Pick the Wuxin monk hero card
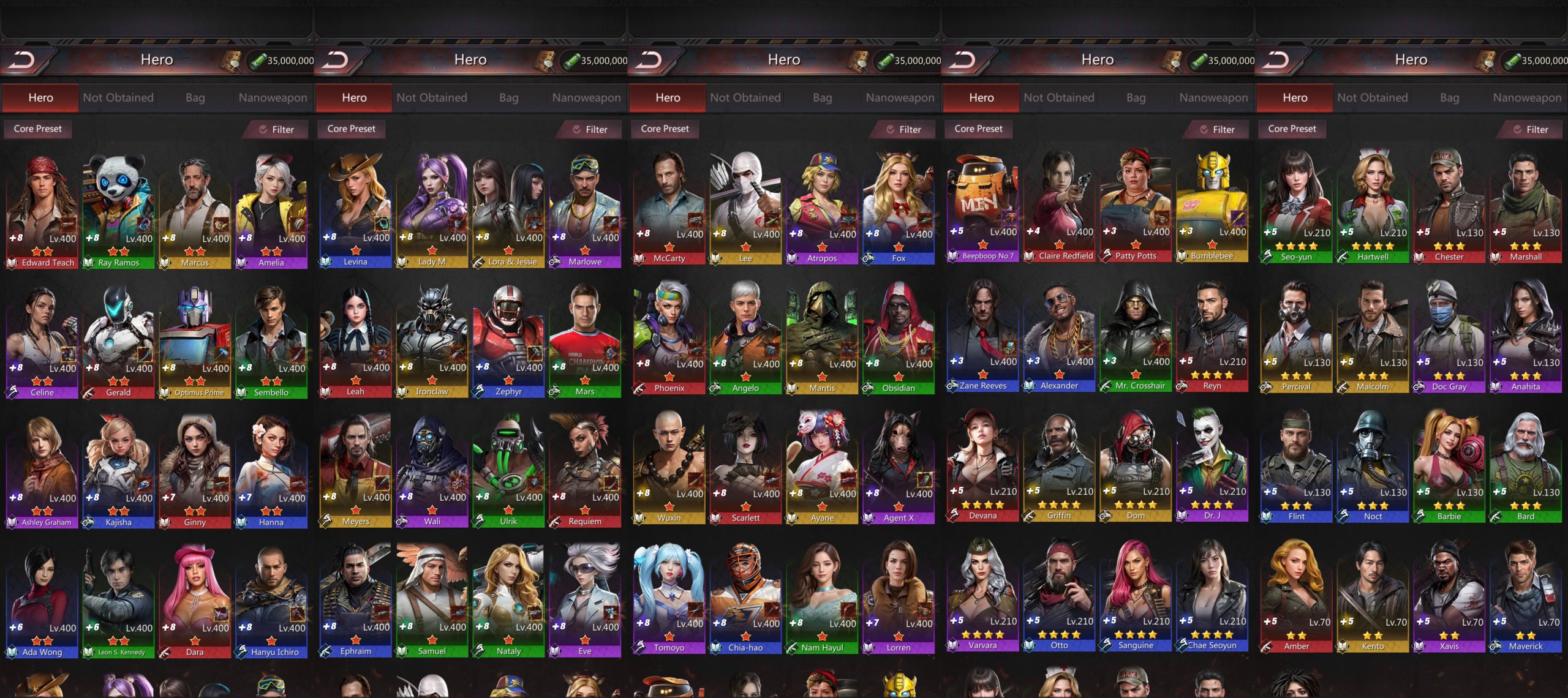1568x698 pixels. pos(669,467)
